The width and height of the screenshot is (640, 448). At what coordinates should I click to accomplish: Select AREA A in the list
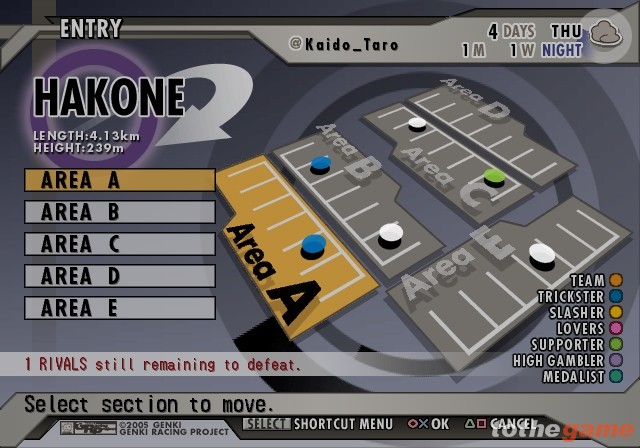tap(119, 180)
